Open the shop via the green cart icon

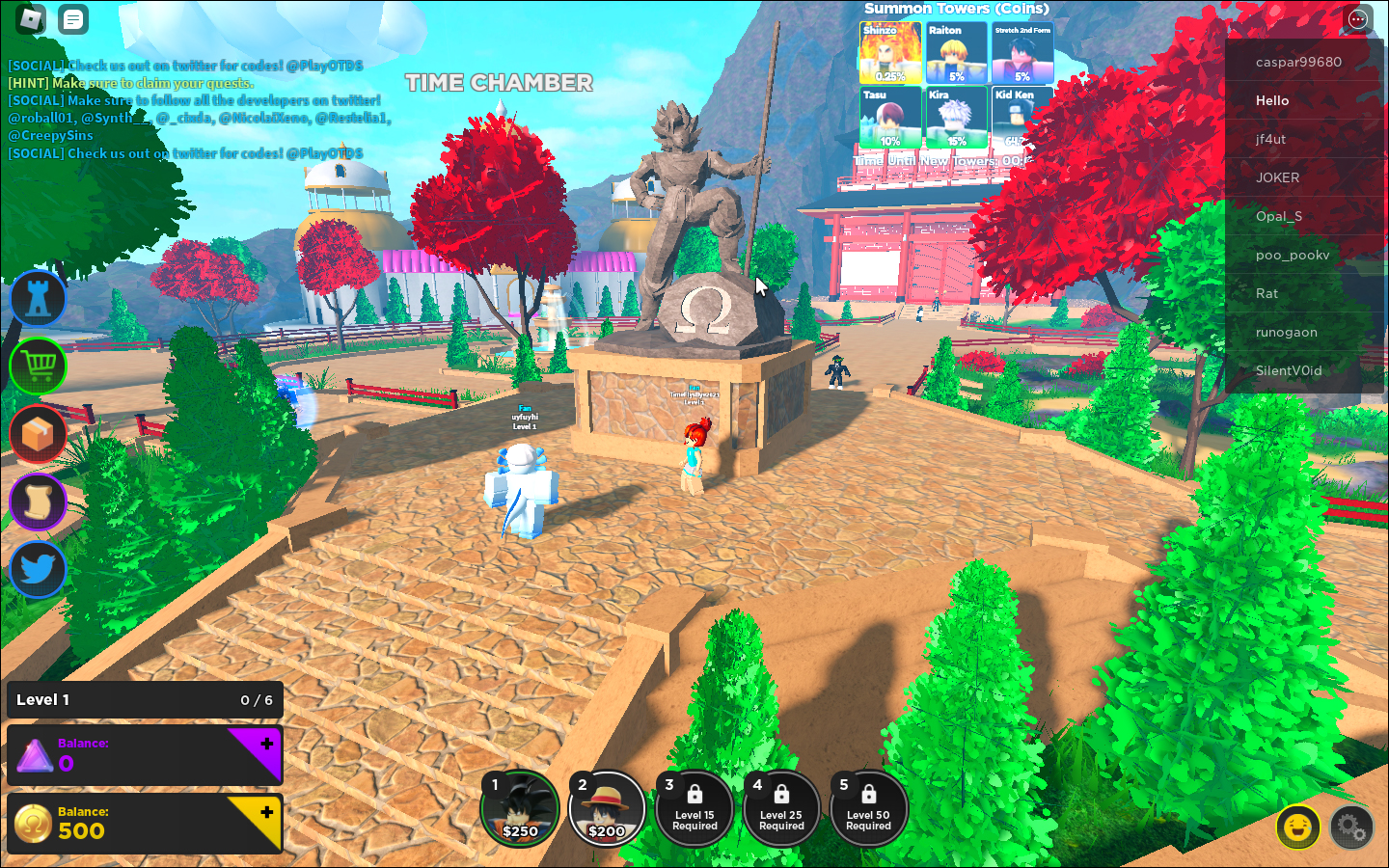point(37,366)
